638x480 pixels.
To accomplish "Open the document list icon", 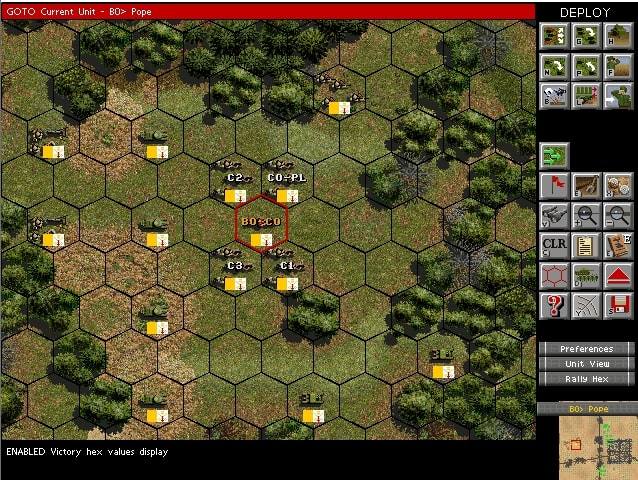I will pyautogui.click(x=586, y=245).
